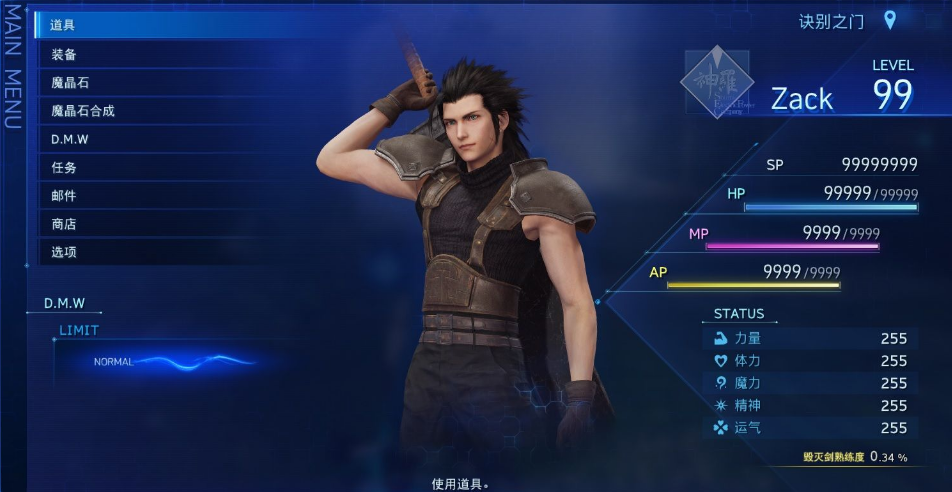Check the 邮件 (Mail) entry
This screenshot has height=492, width=952.
coord(64,195)
